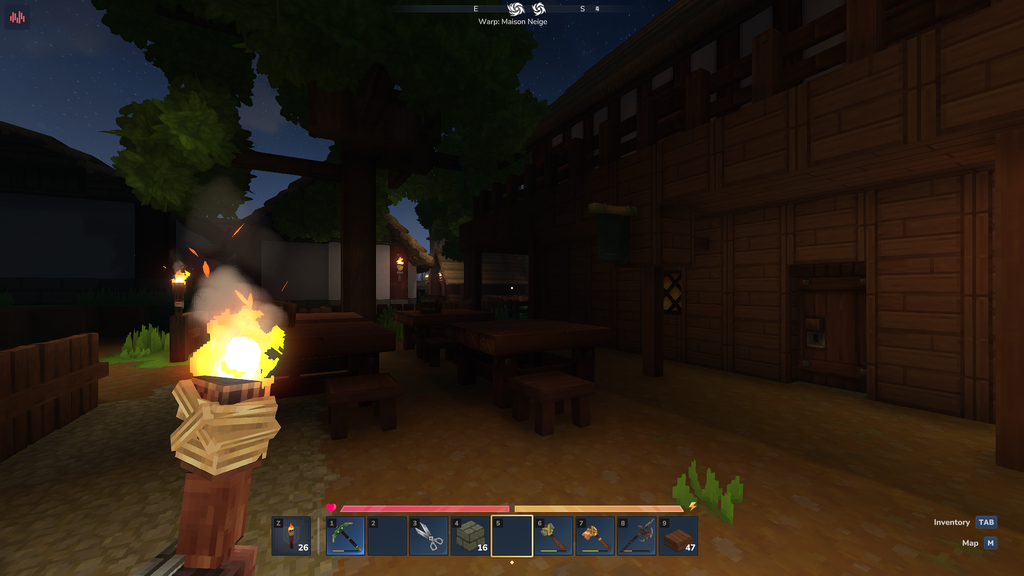The height and width of the screenshot is (576, 1024).
Task: Select the torch utility slot
Action: [291, 536]
